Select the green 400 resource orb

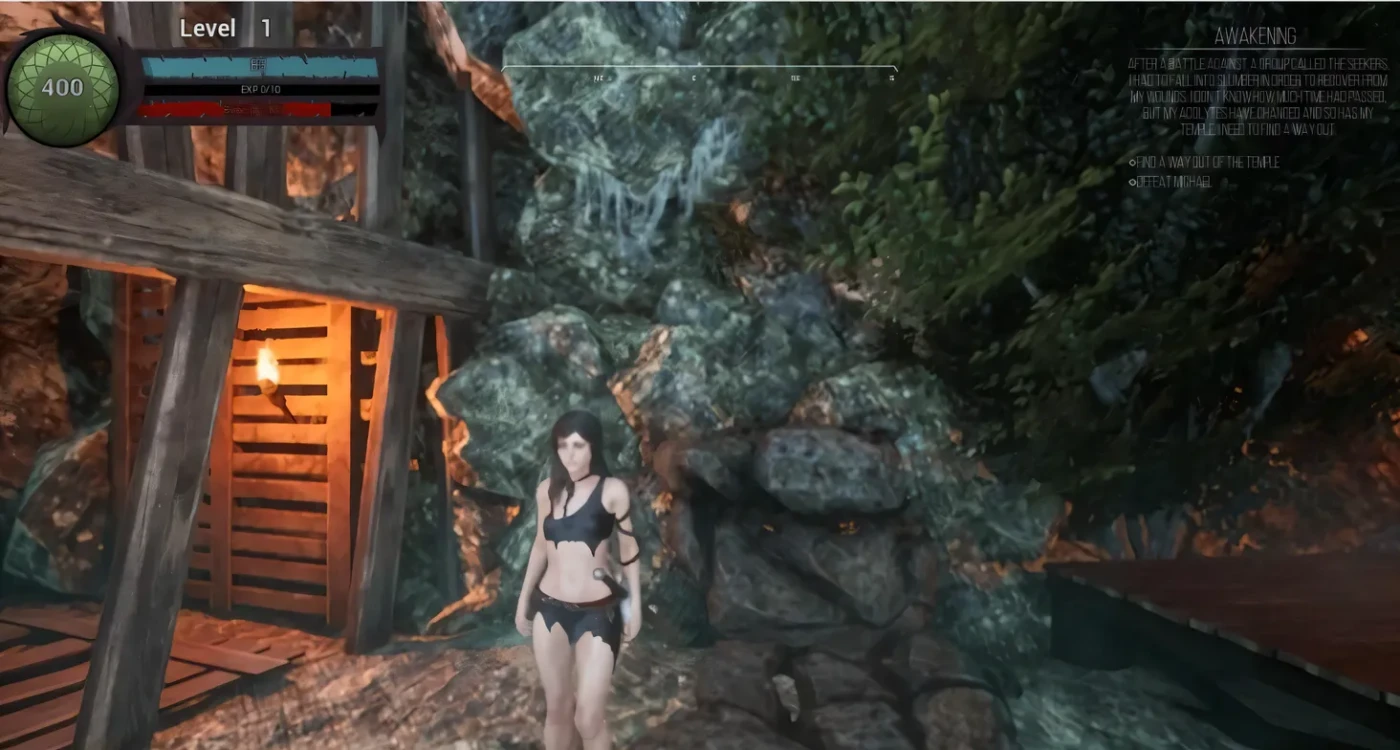(62, 85)
